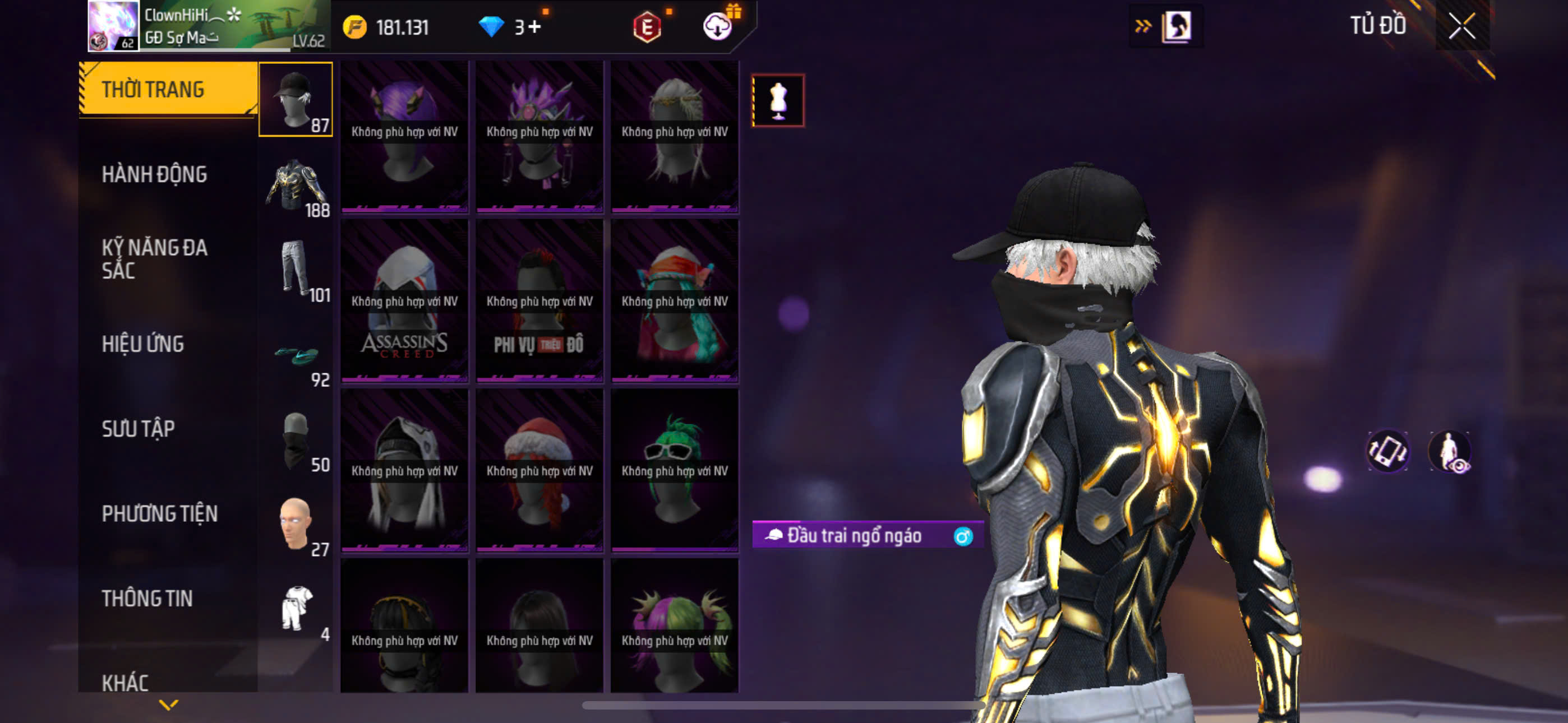Click the mannequin outfit preset button
Viewport: 1568px width, 723px height.
778,100
